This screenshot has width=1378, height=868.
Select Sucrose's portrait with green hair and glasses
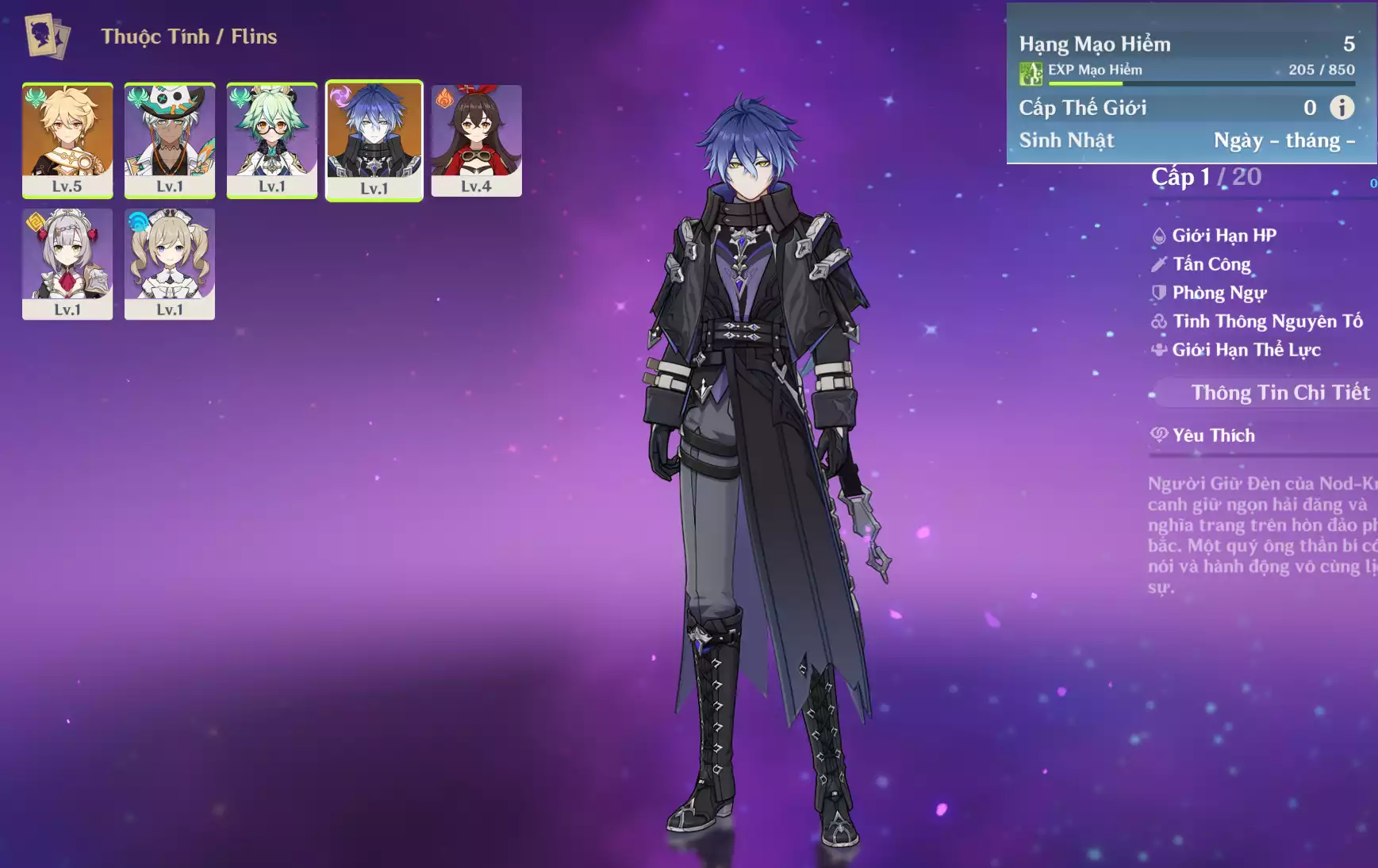(272, 139)
